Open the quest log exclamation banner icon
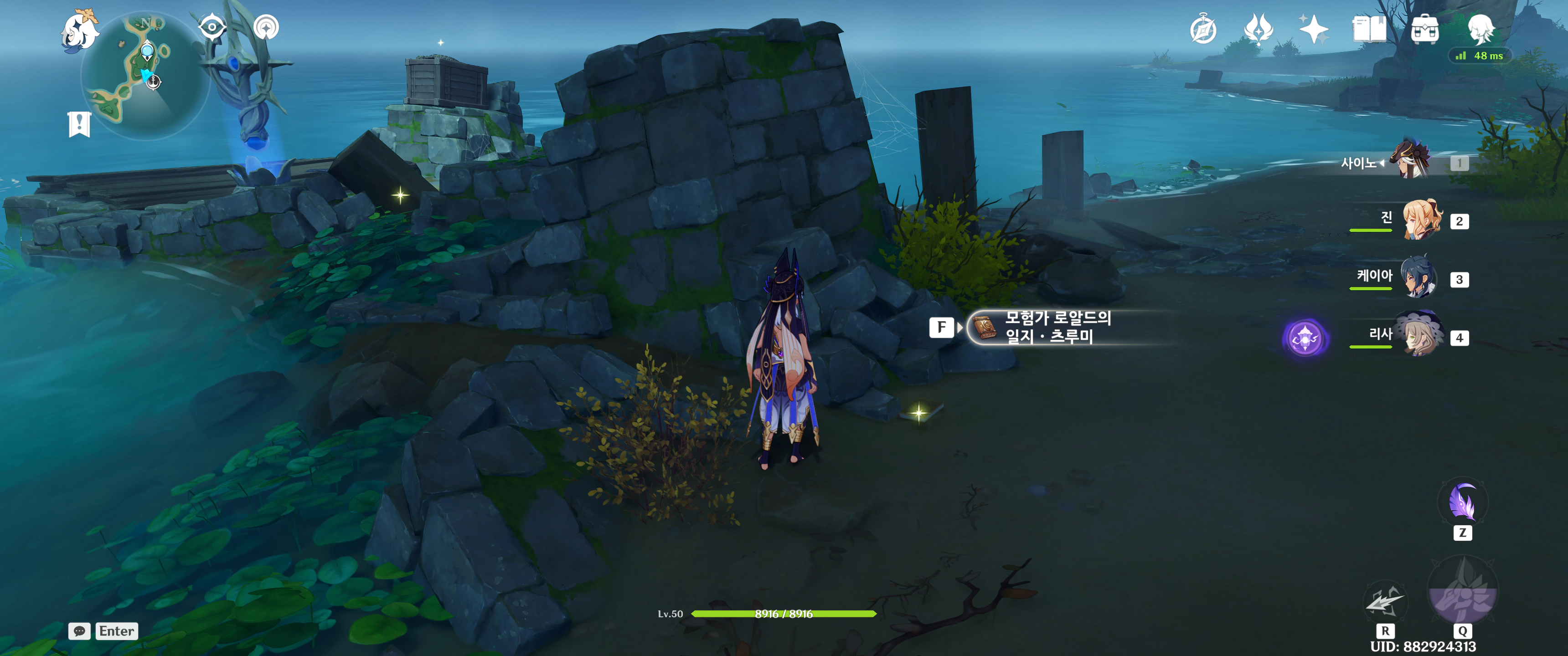Viewport: 1568px width, 656px height. pyautogui.click(x=79, y=124)
